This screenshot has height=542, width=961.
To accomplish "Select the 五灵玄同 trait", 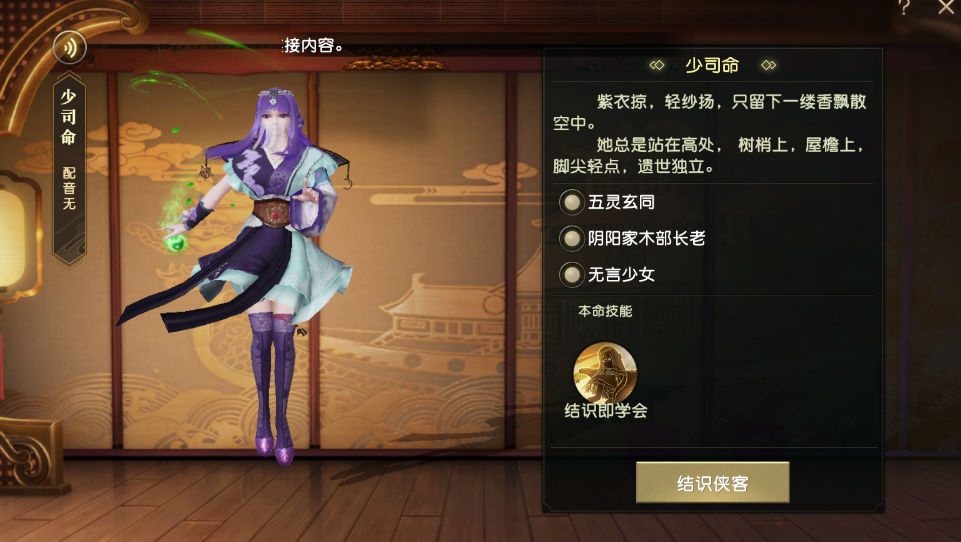I will tap(572, 202).
